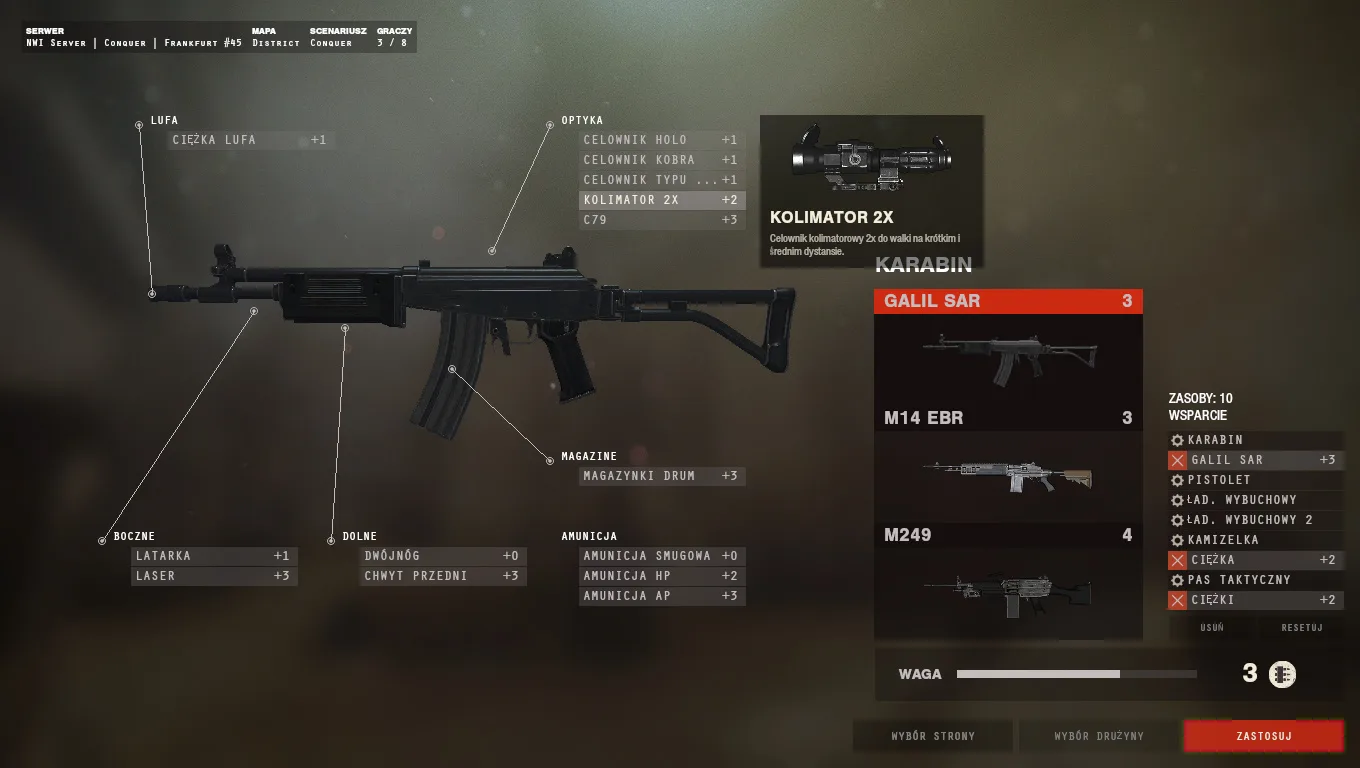
Task: Equip the LASER side attachment
Action: 214,575
